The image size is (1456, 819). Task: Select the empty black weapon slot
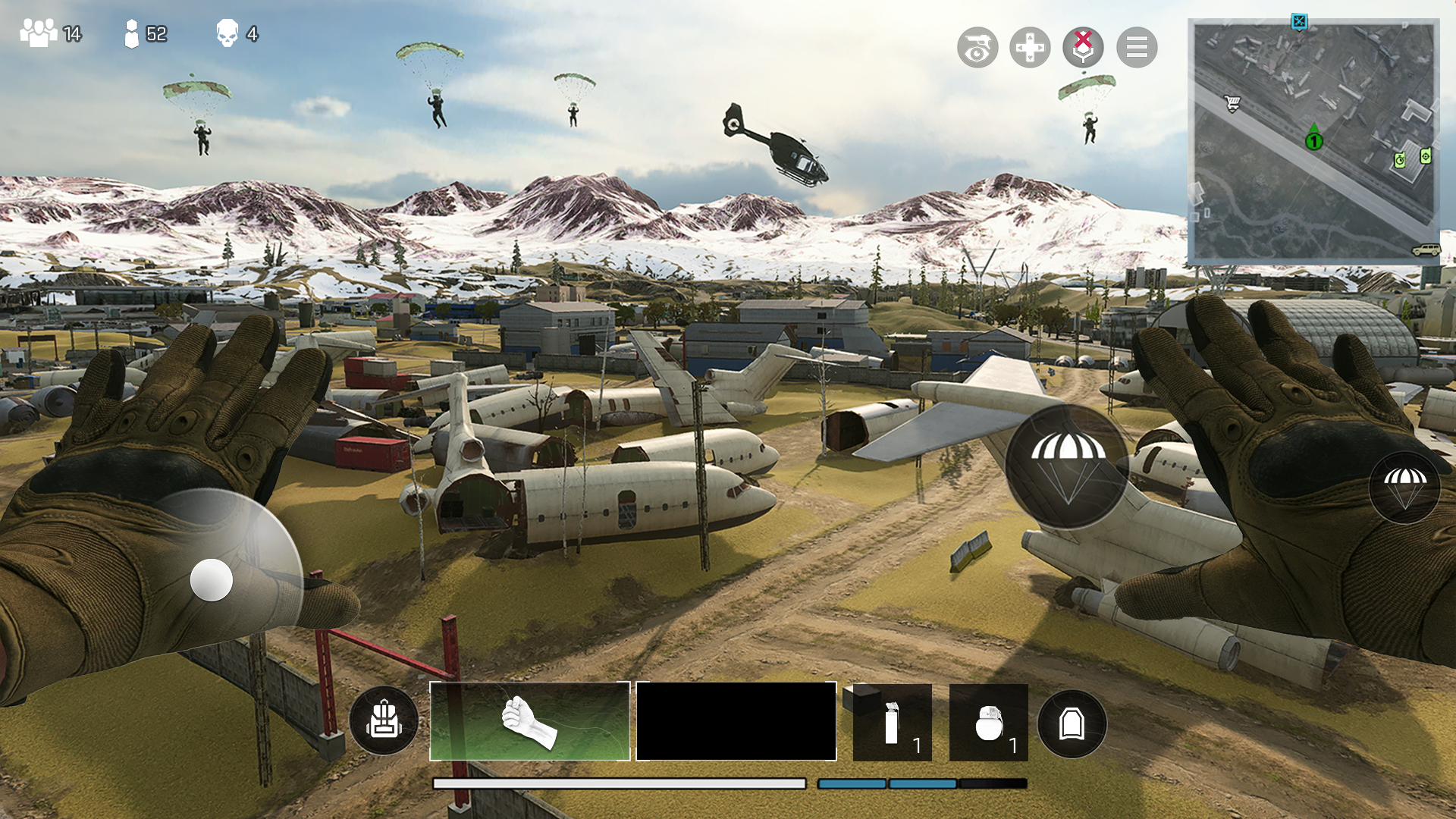[736, 721]
